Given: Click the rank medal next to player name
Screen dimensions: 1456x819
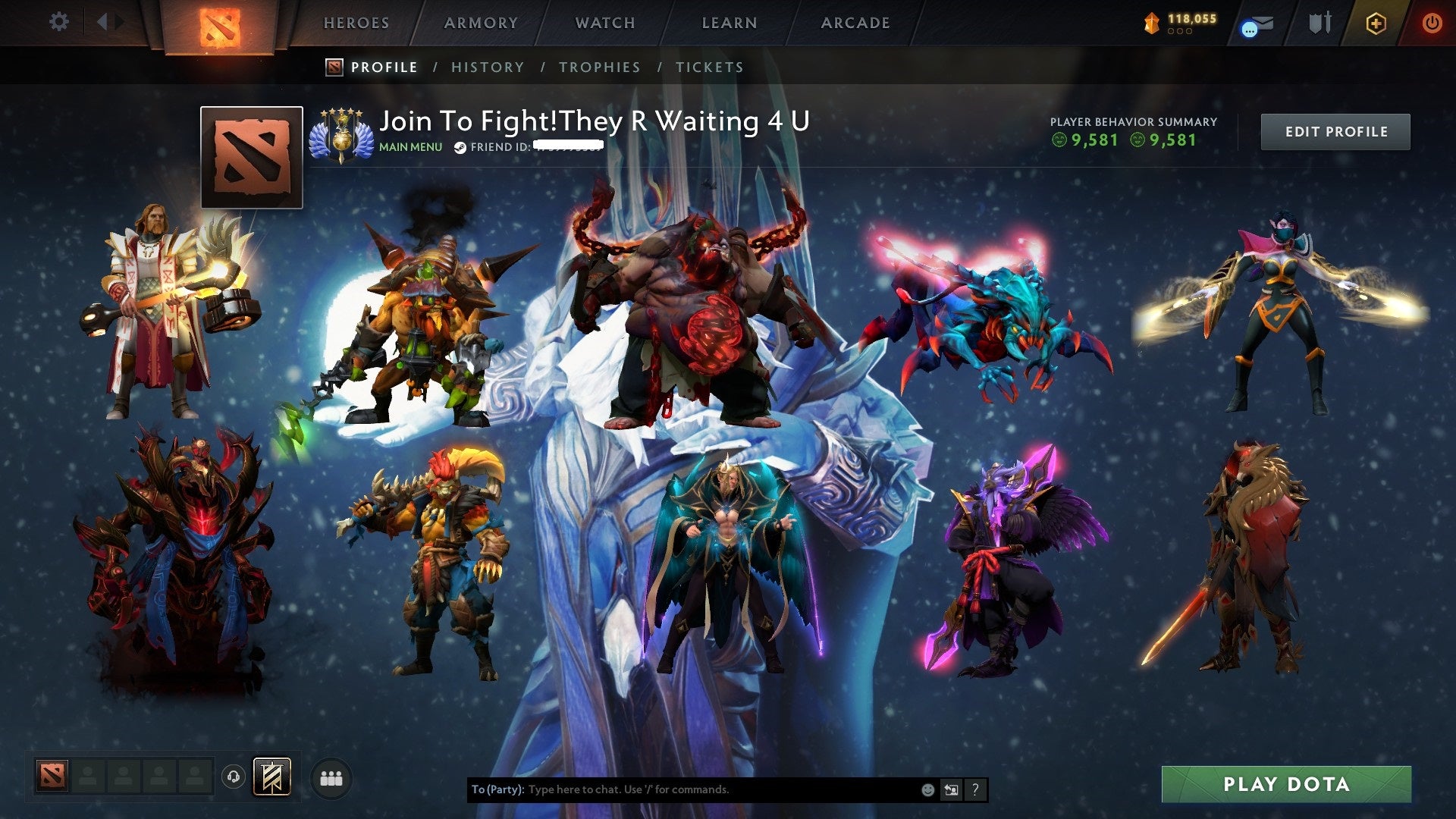Looking at the screenshot, I should pos(340,132).
